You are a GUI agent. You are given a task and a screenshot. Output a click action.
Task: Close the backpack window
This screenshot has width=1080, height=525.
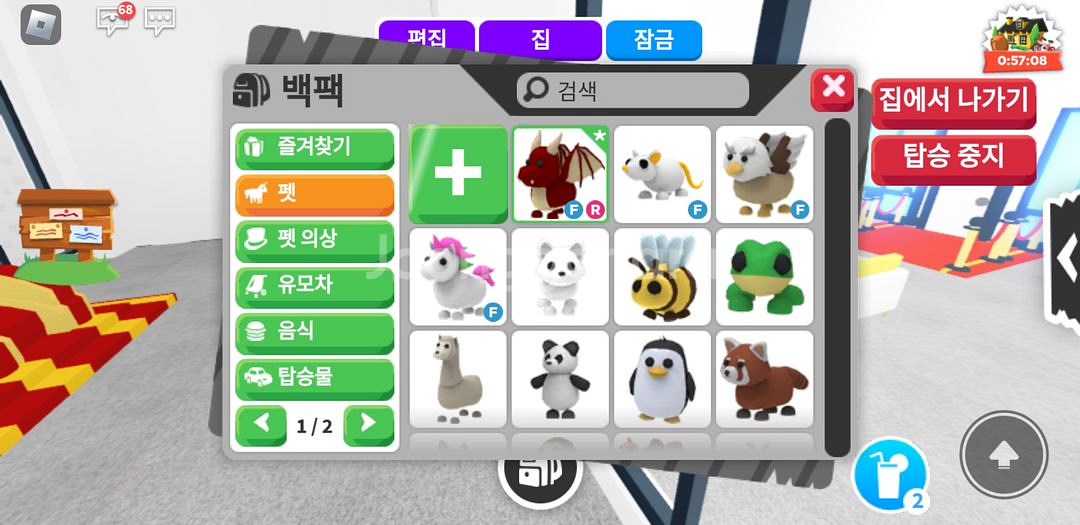click(832, 89)
